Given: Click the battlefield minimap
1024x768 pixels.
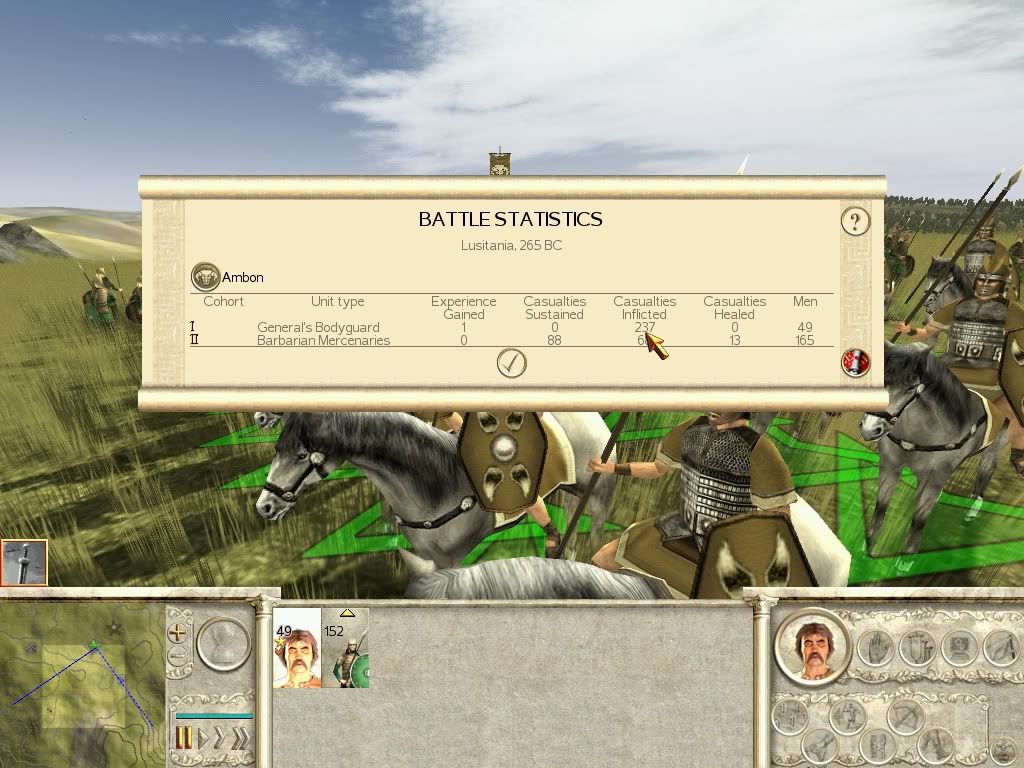Looking at the screenshot, I should [82, 685].
